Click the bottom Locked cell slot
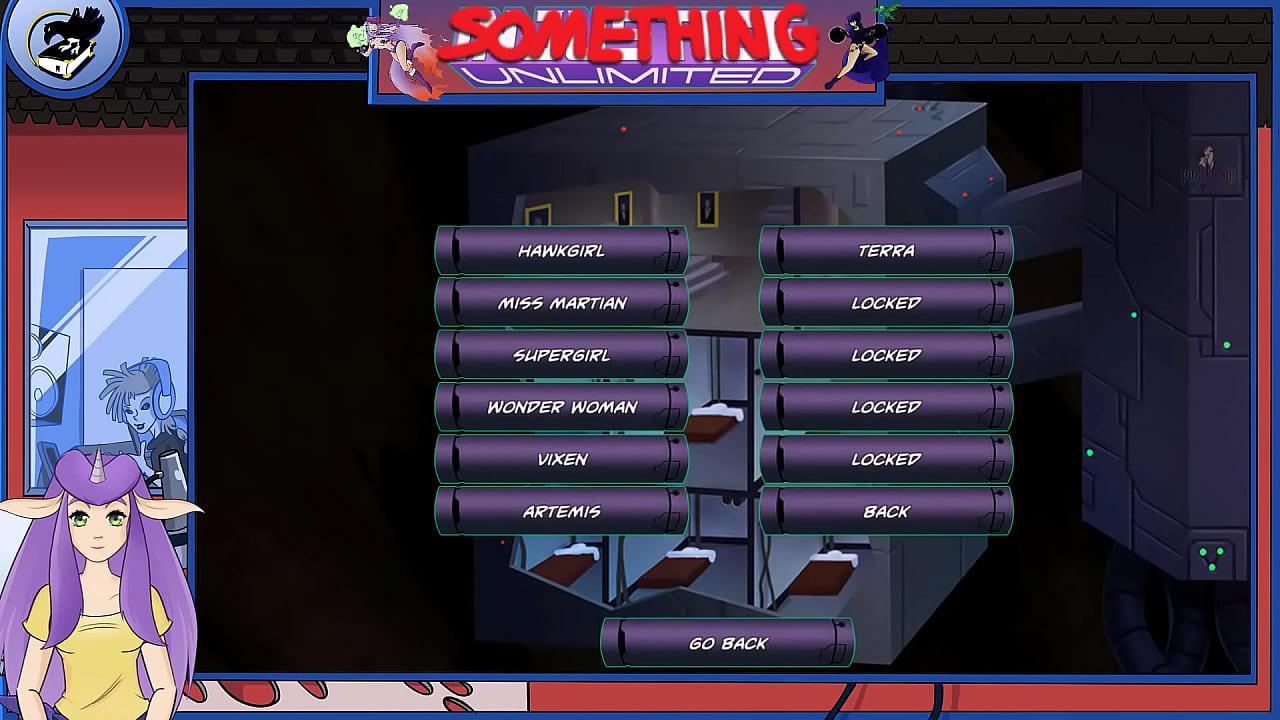The image size is (1280, 720). coord(885,459)
